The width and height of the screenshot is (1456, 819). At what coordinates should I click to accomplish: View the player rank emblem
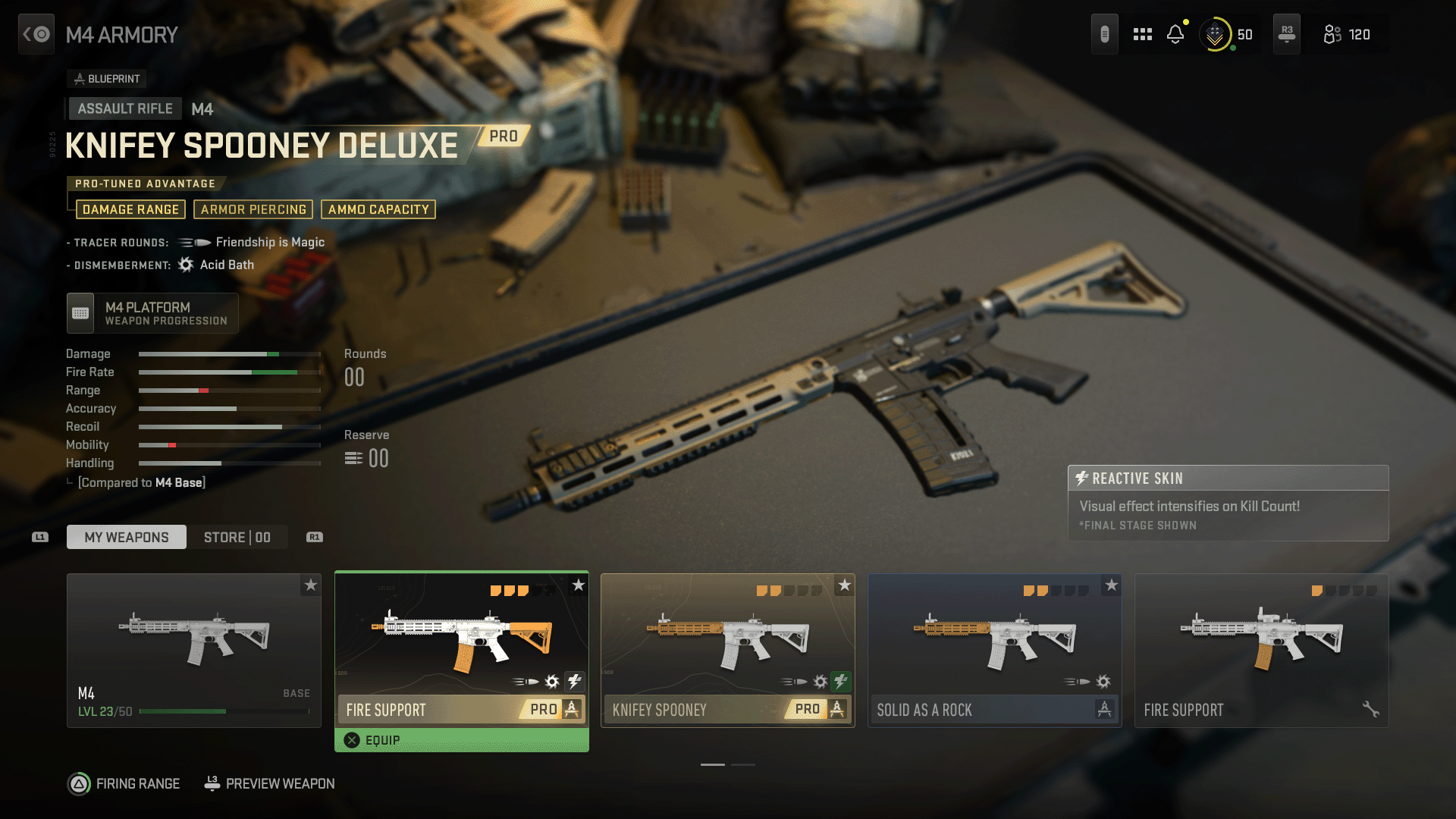coord(1215,34)
